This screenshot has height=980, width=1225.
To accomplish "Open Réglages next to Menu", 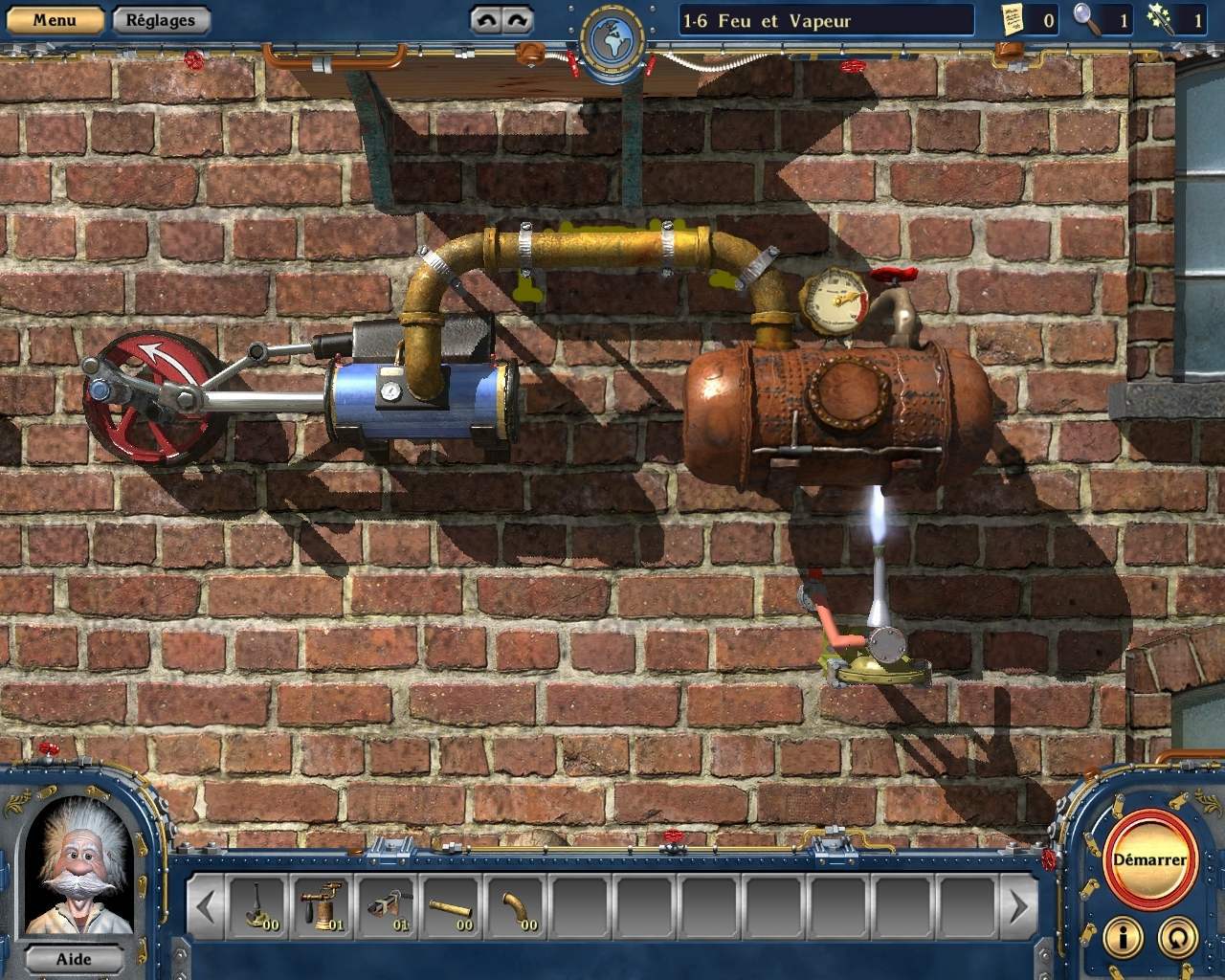I will [x=159, y=18].
